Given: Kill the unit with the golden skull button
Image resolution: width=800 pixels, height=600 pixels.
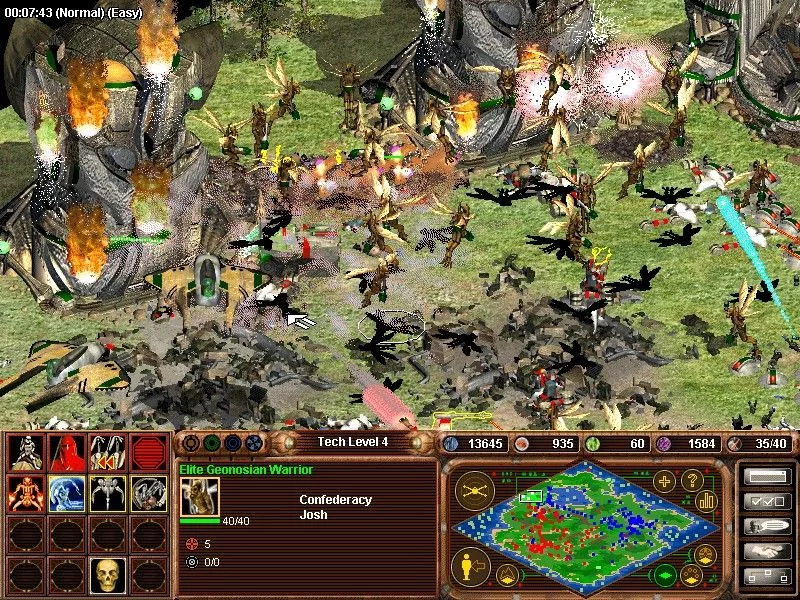Looking at the screenshot, I should tap(107, 575).
